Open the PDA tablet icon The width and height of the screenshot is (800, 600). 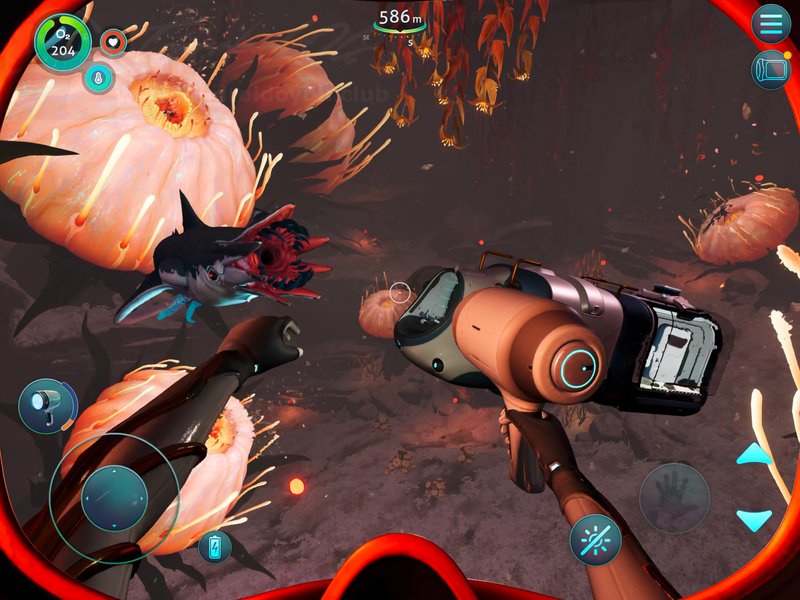[x=771, y=70]
